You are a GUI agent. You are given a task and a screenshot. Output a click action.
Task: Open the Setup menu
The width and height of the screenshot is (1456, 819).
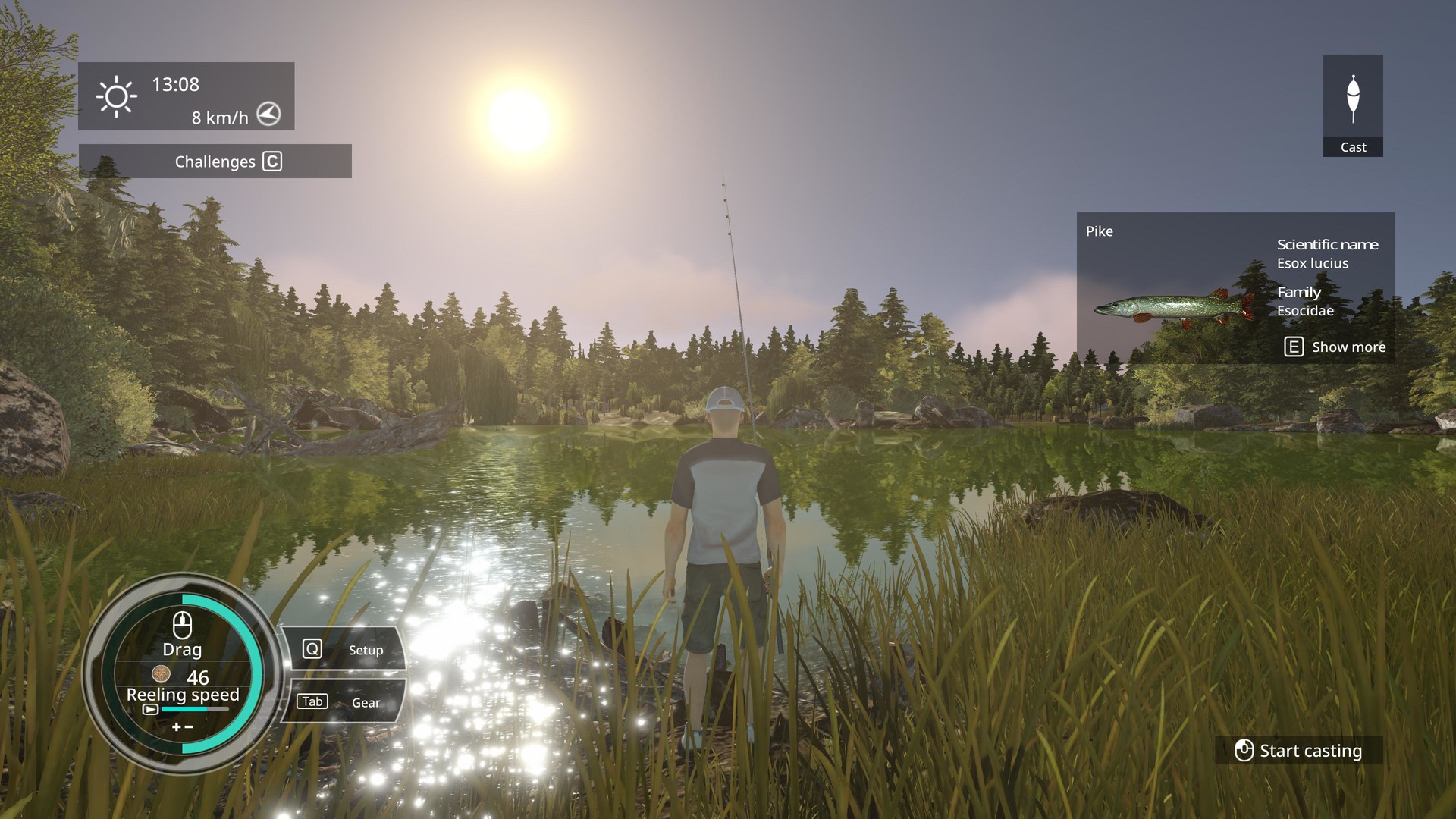(x=366, y=650)
